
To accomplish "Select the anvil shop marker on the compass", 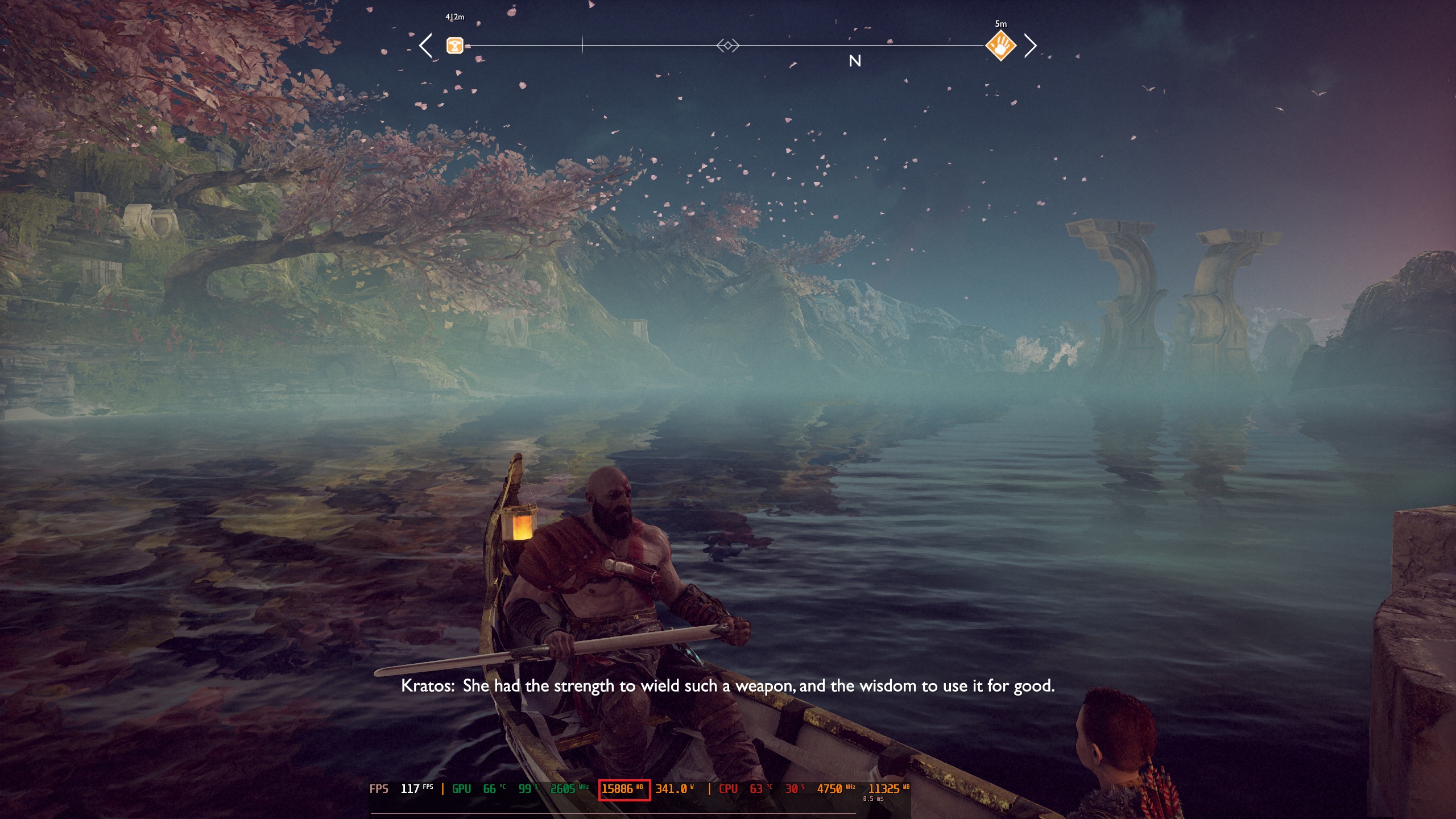I will 454,45.
